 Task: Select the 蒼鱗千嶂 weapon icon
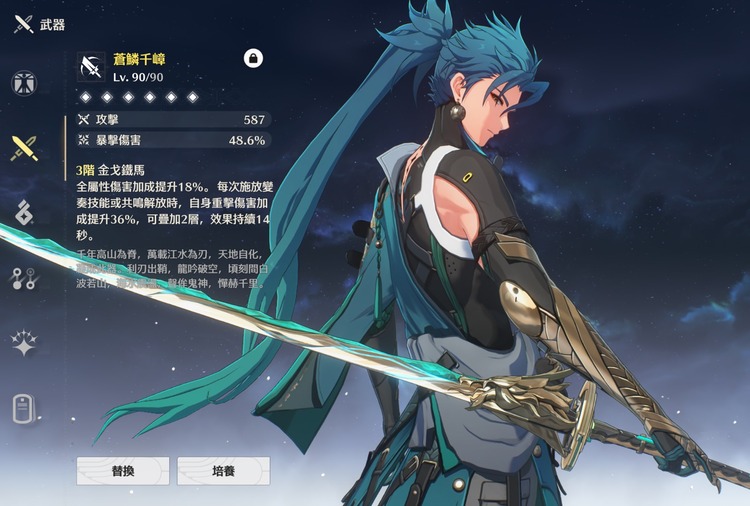(90, 67)
